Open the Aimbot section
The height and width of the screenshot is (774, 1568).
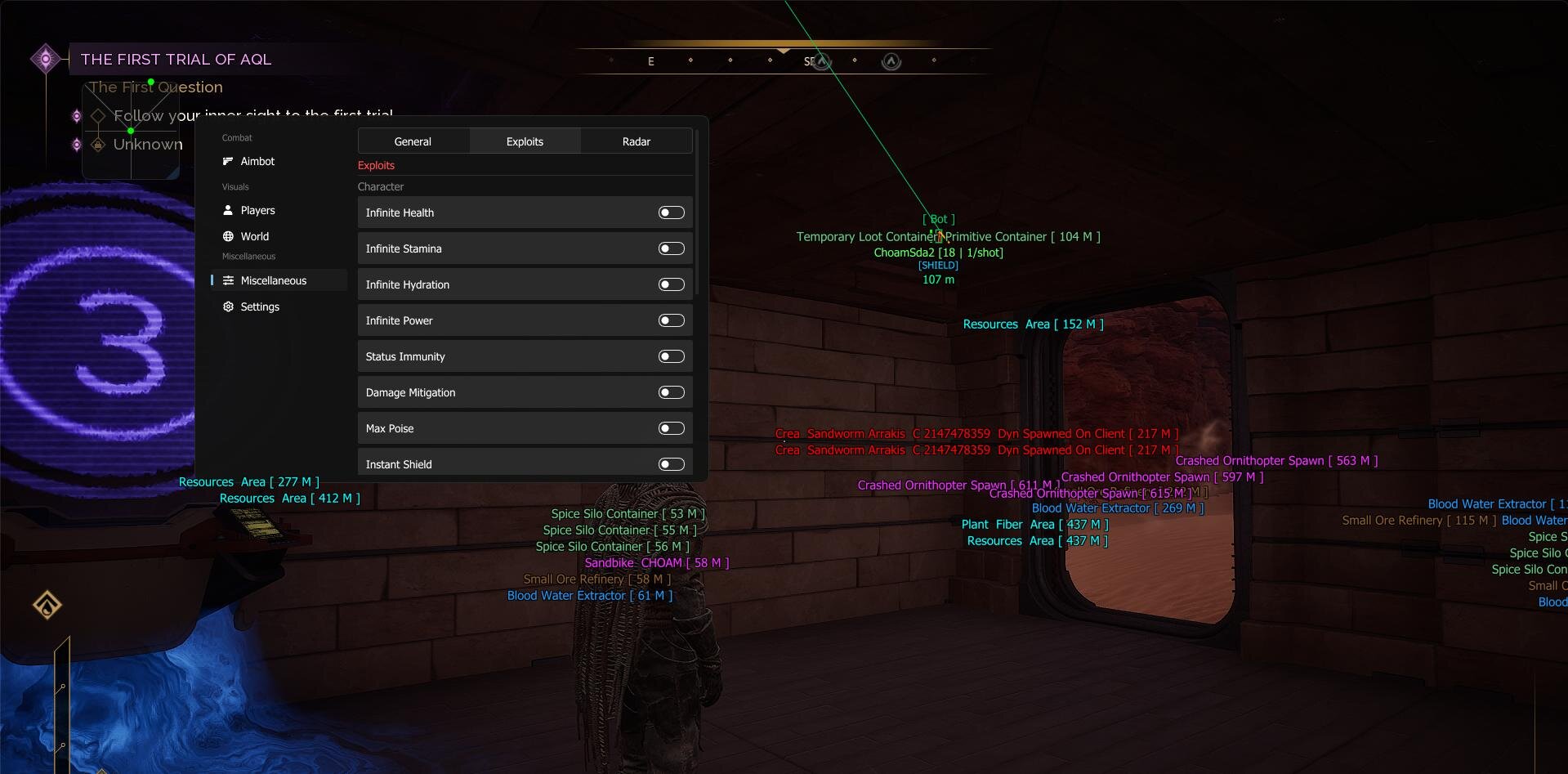[257, 161]
